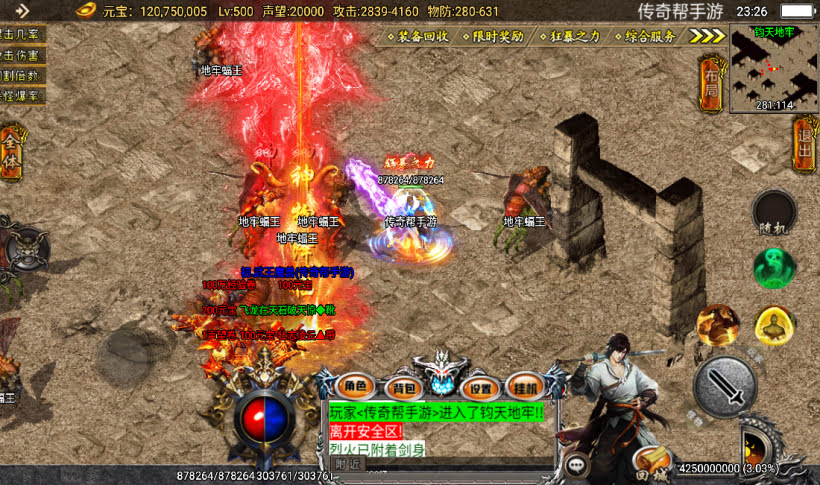This screenshot has width=820, height=485.
Task: Activate the 随机 random teleport button
Action: [774, 211]
